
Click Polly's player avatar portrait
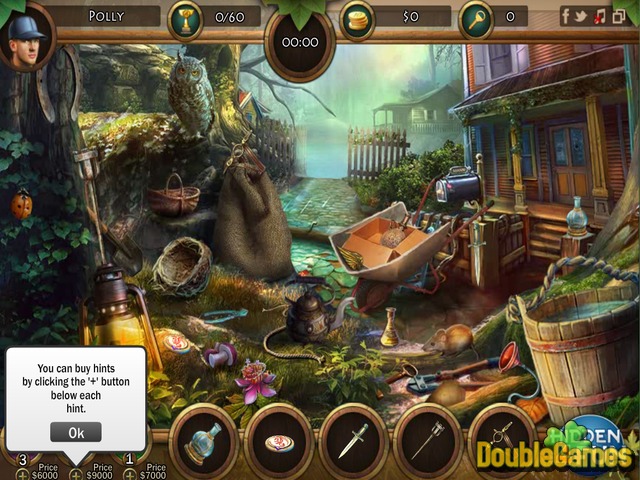click(25, 37)
